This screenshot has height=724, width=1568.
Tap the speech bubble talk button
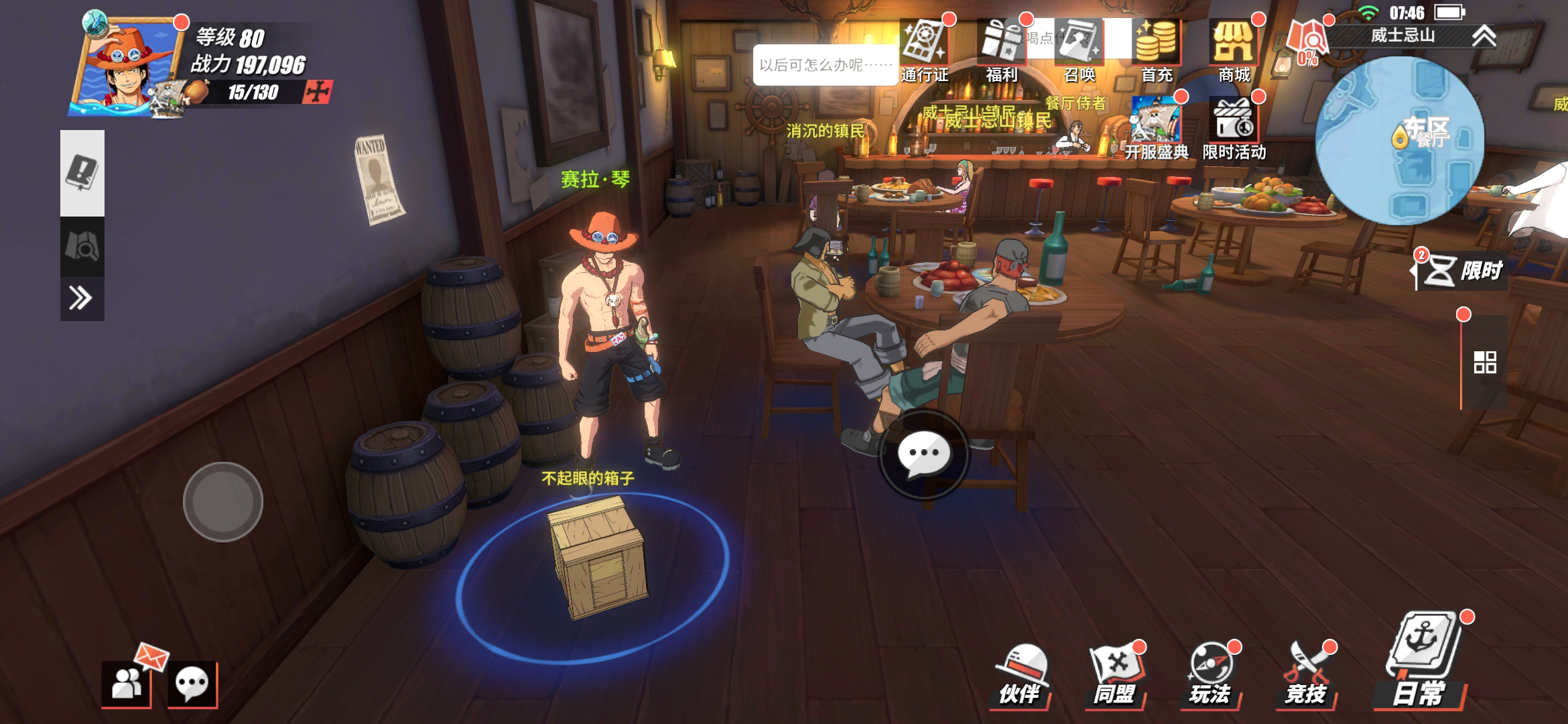924,455
